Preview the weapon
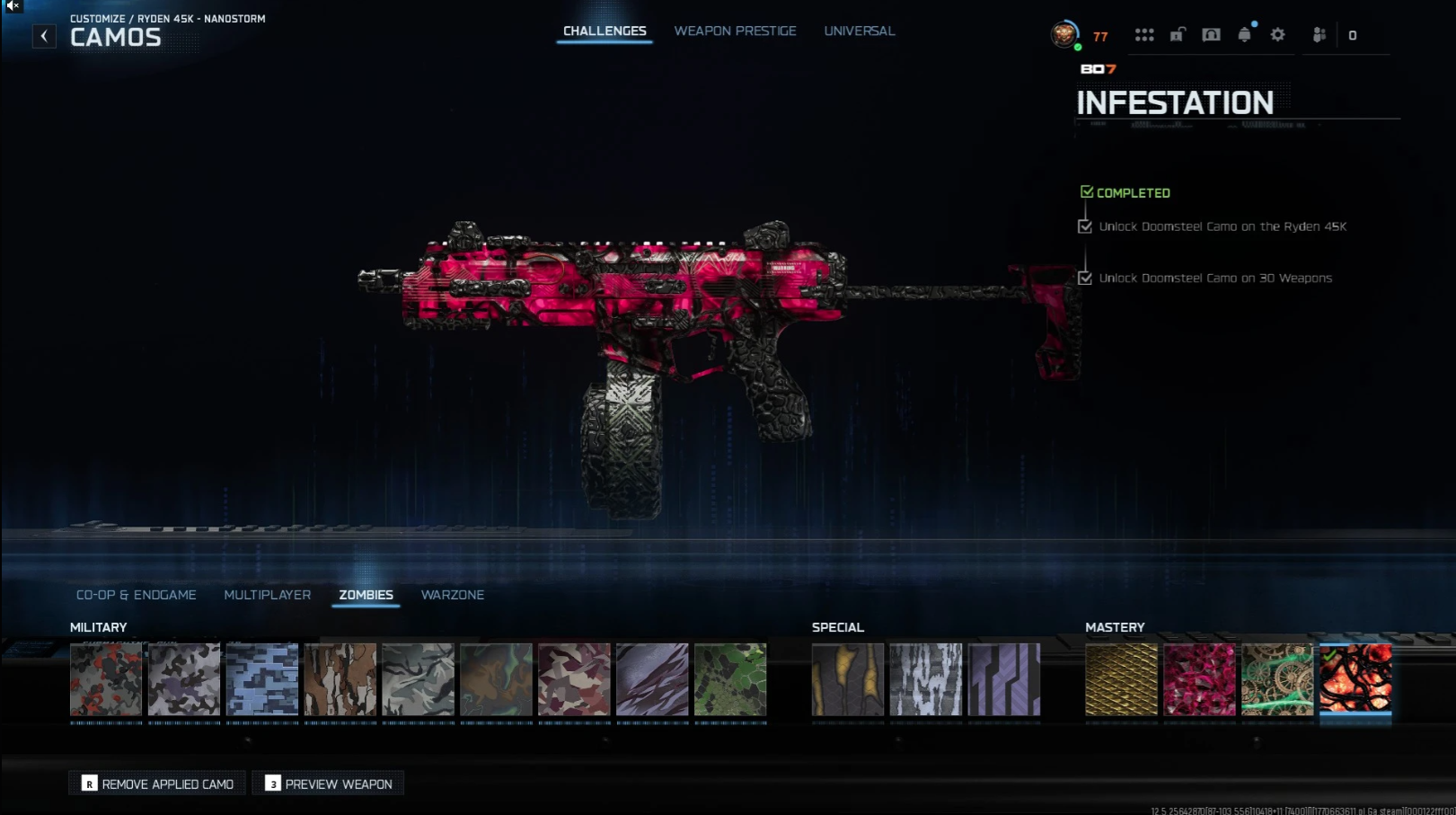 pyautogui.click(x=329, y=784)
